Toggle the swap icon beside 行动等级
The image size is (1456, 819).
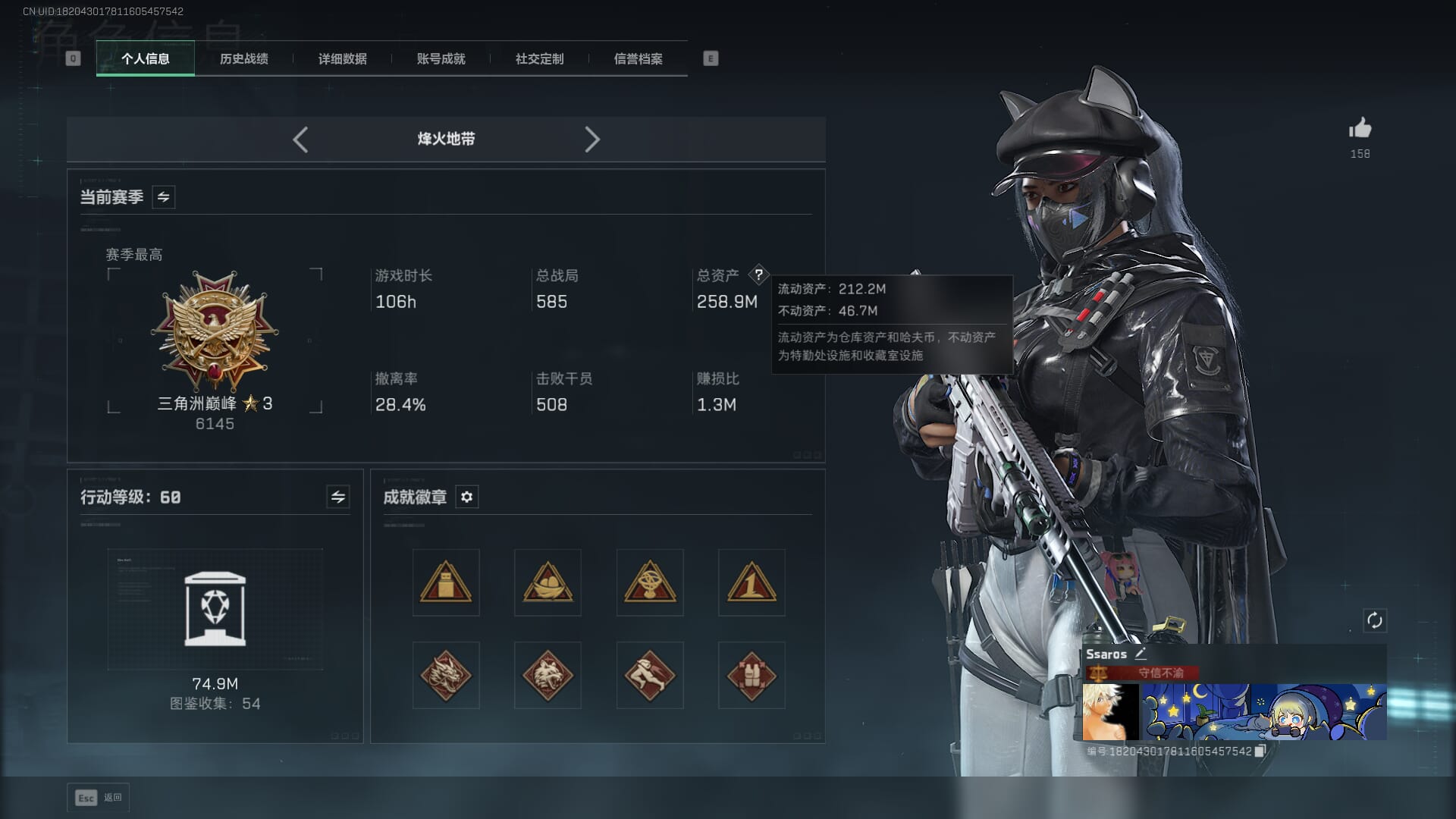337,497
